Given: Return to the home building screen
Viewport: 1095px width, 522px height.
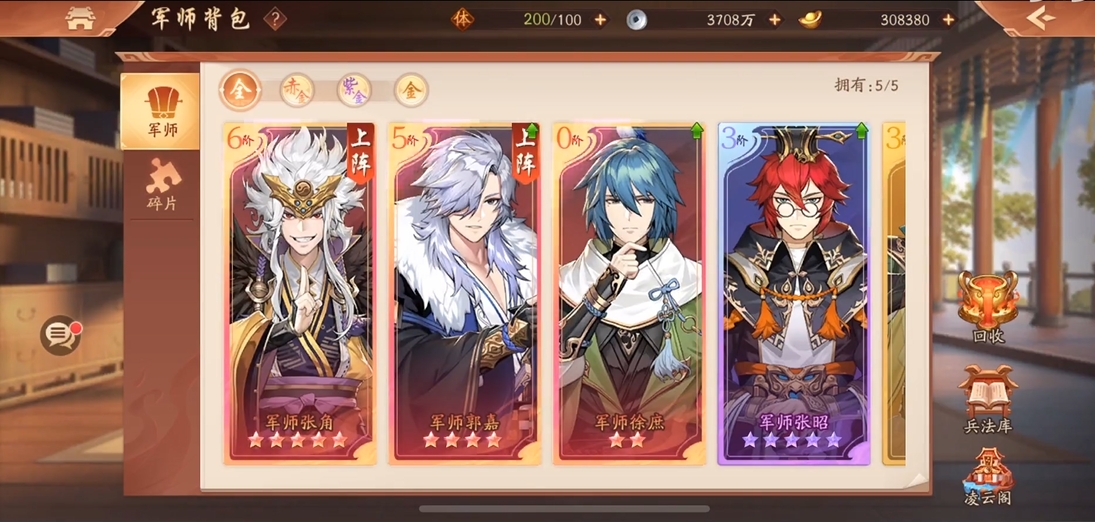Looking at the screenshot, I should [x=81, y=18].
